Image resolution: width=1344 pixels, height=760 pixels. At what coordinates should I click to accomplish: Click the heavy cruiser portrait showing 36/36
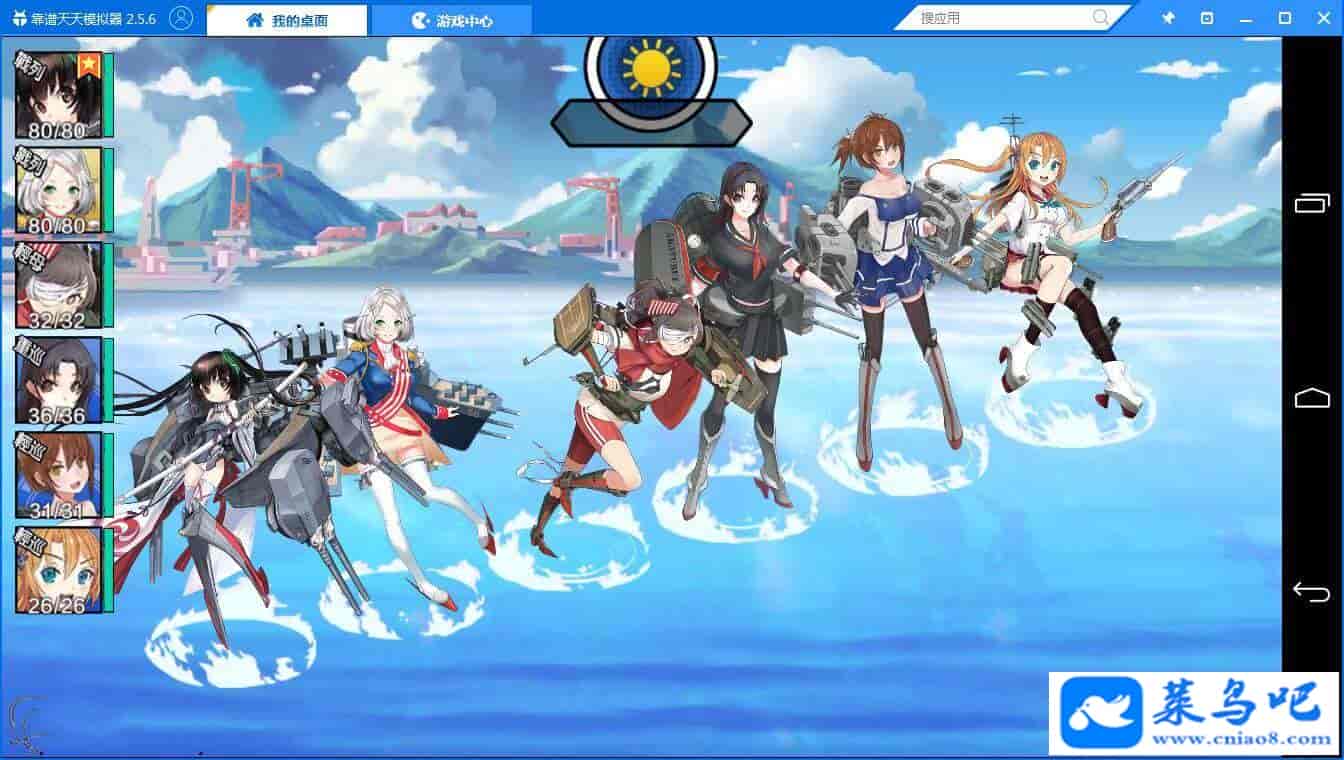[x=58, y=380]
